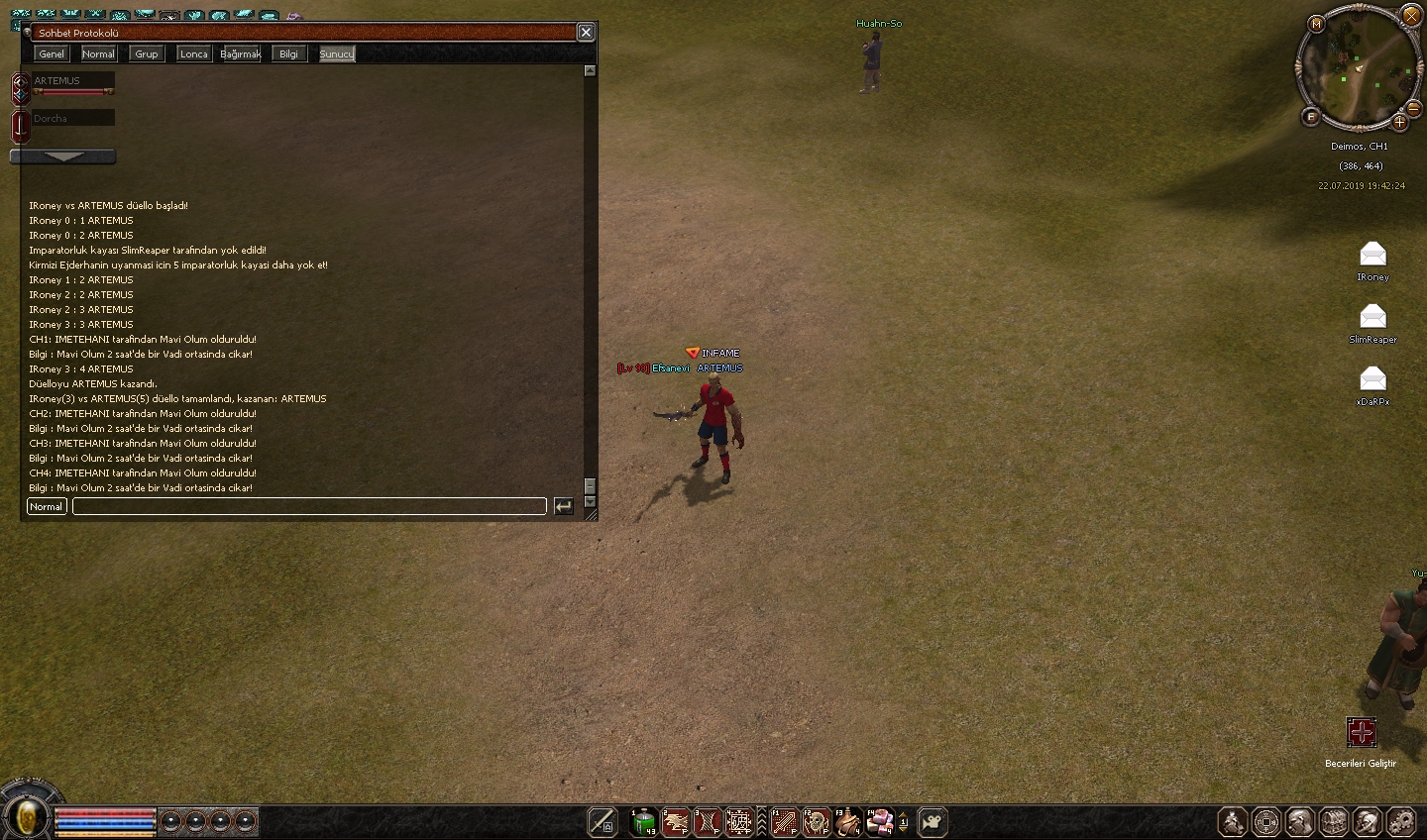Open the Grup chat tab

[147, 53]
